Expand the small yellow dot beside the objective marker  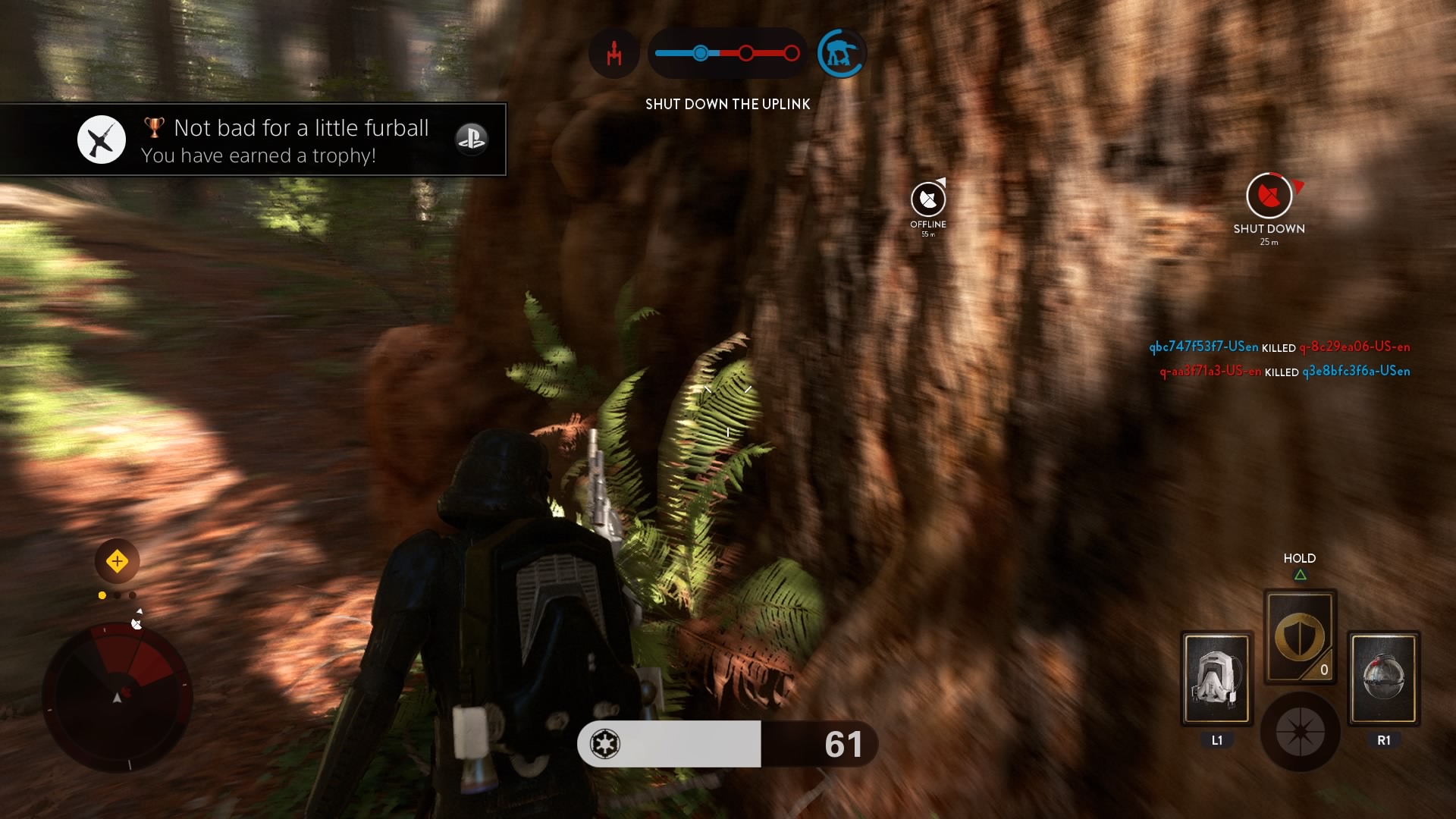[x=102, y=595]
